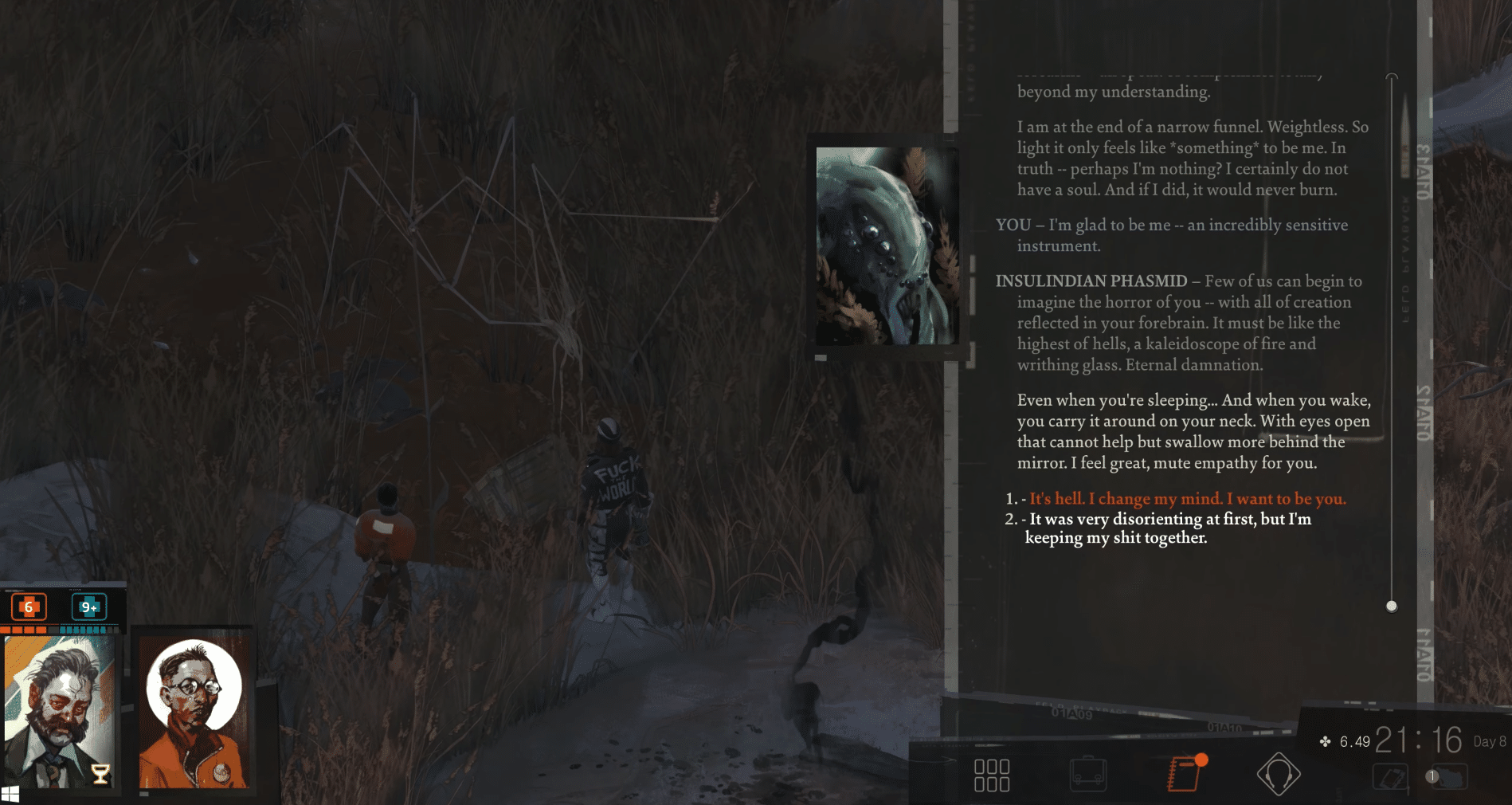Grab the dialogue scrollbar handle
The image size is (1512, 805).
pos(1392,606)
